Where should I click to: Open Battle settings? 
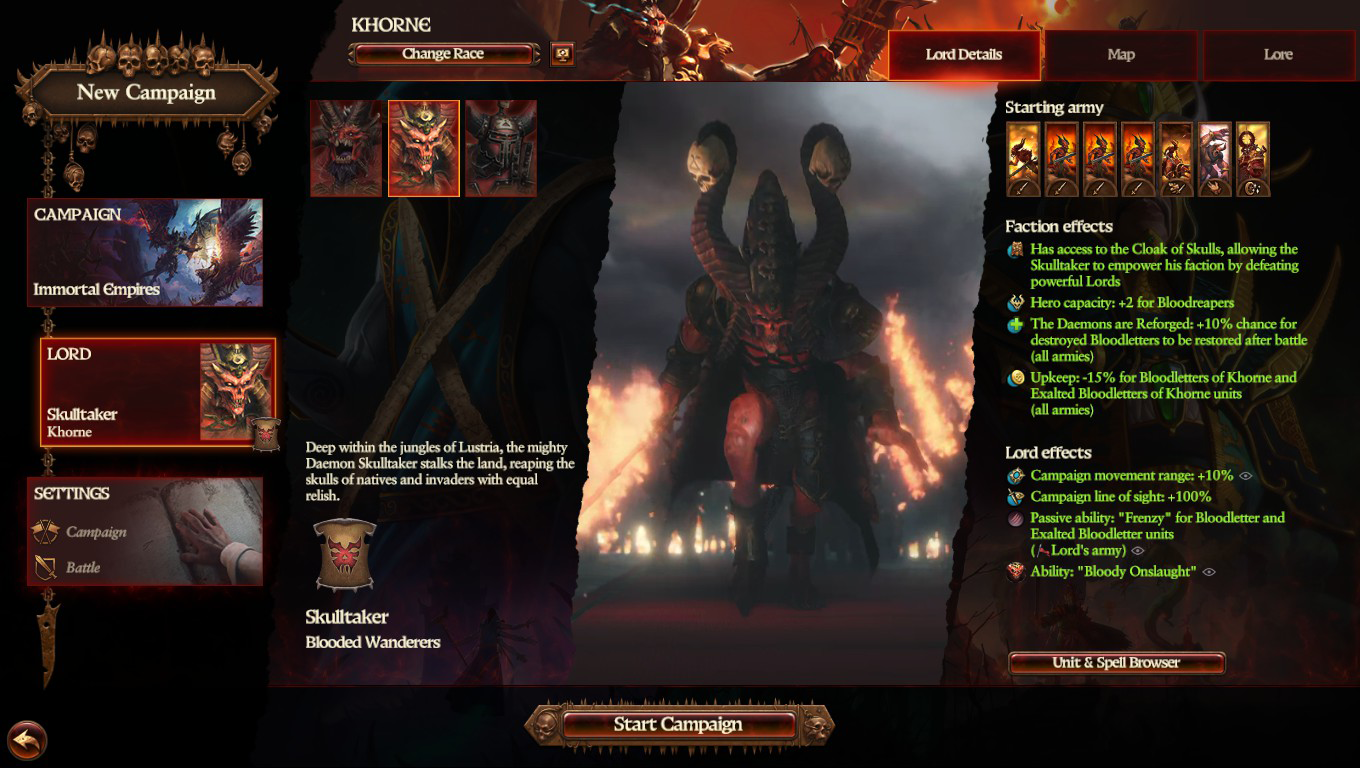(x=83, y=567)
